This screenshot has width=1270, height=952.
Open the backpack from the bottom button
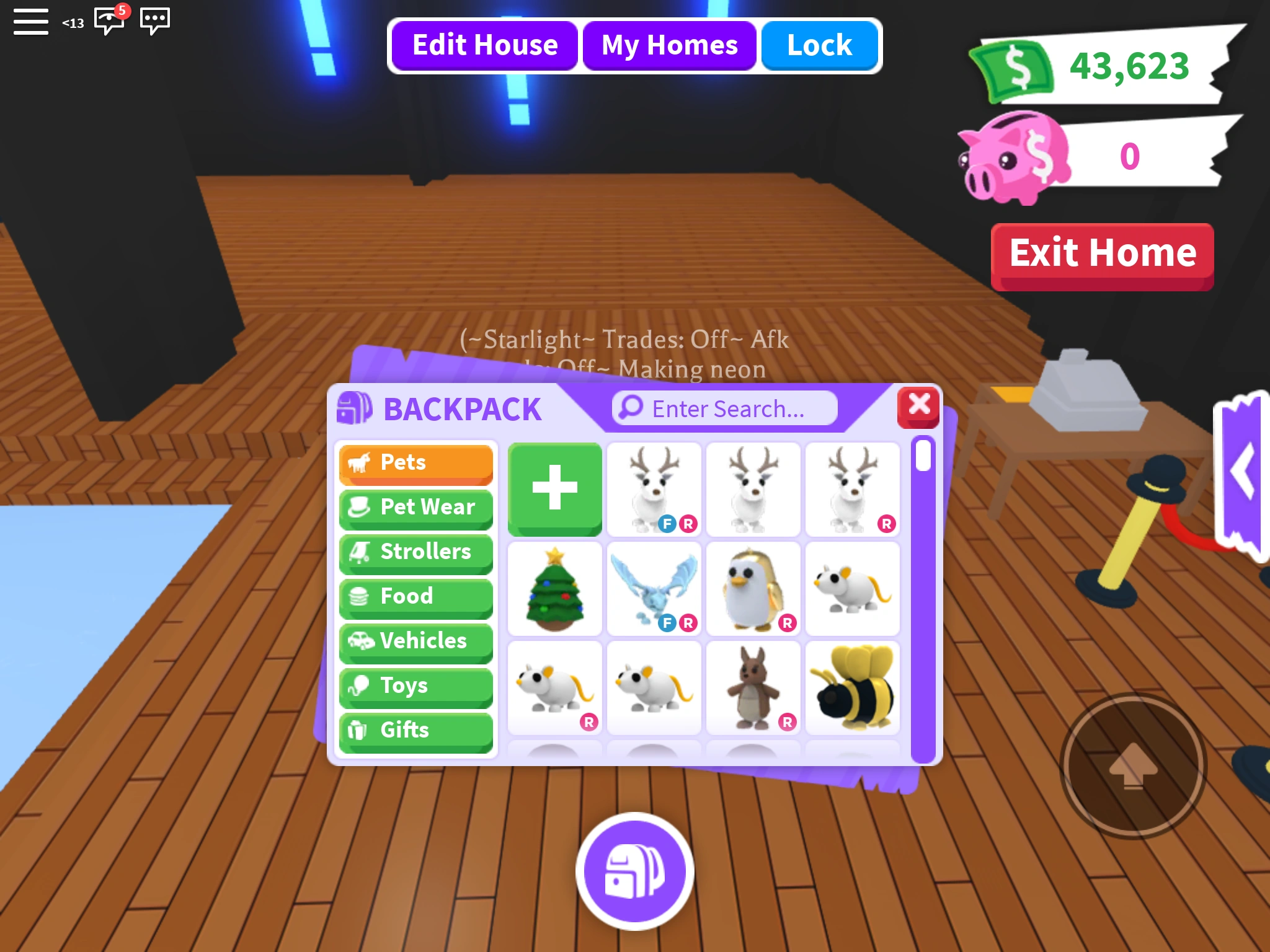click(635, 873)
